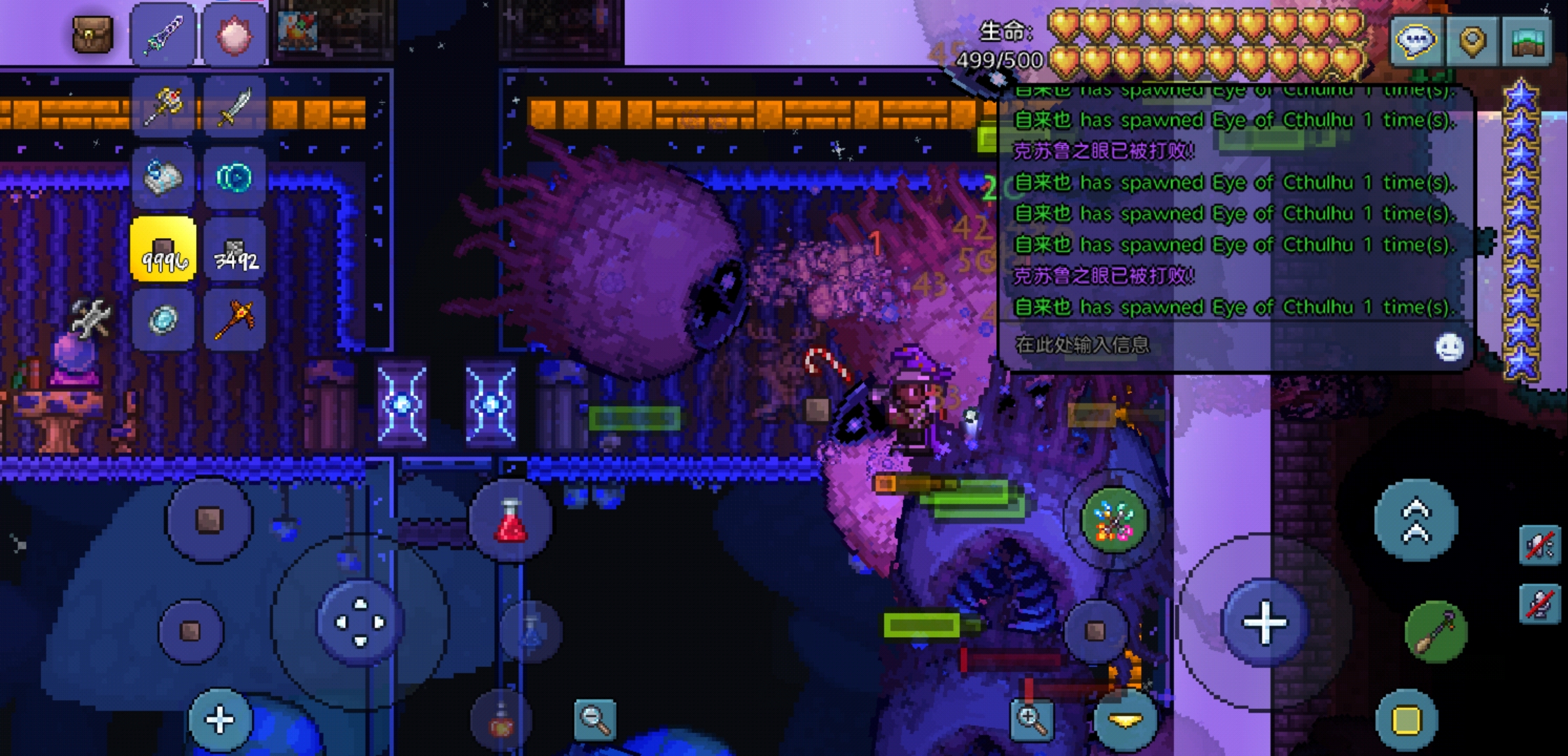
Task: Select the teal yoyo hotbar slot
Action: coord(234,178)
